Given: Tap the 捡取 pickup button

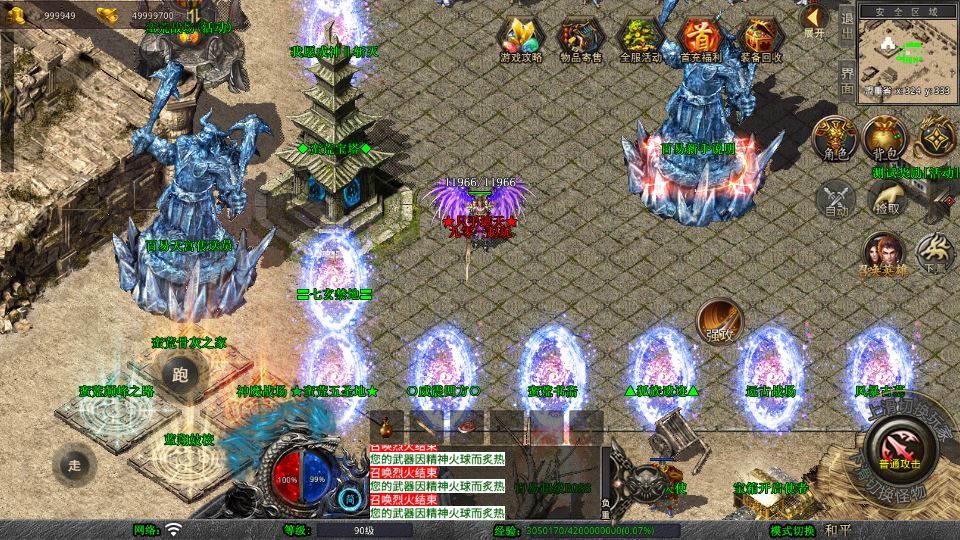Looking at the screenshot, I should click(x=886, y=198).
